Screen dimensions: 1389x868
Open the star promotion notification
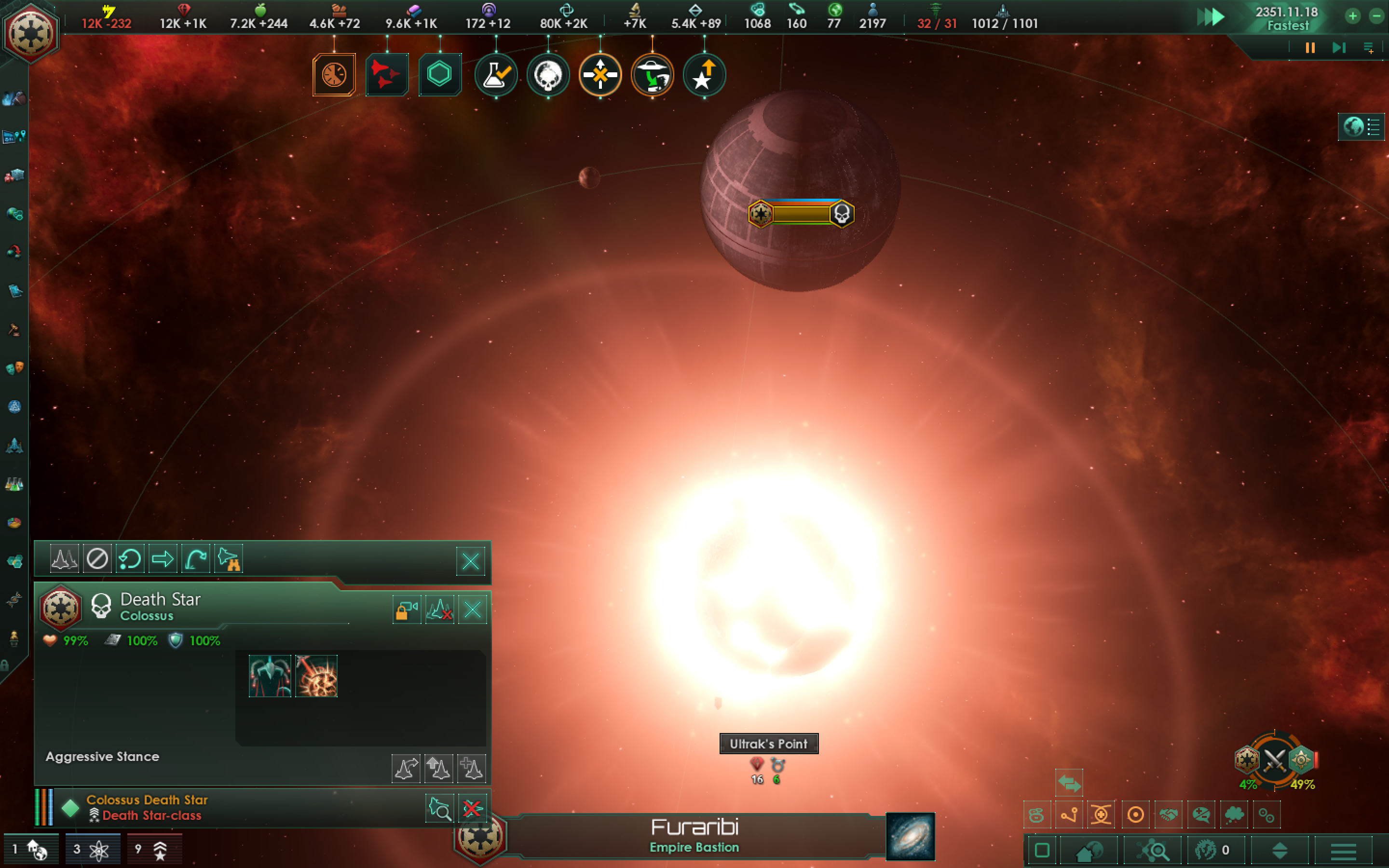point(704,75)
